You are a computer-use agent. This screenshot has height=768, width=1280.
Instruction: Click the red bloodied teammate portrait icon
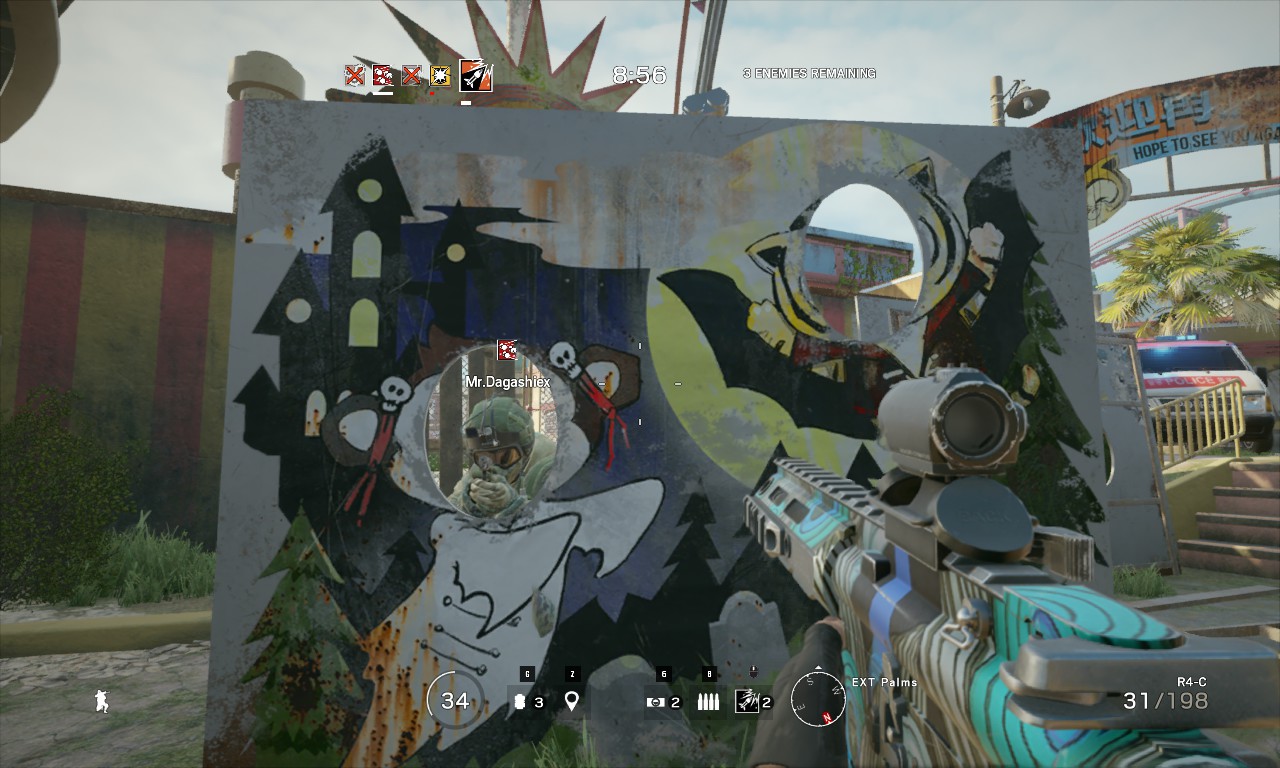383,75
